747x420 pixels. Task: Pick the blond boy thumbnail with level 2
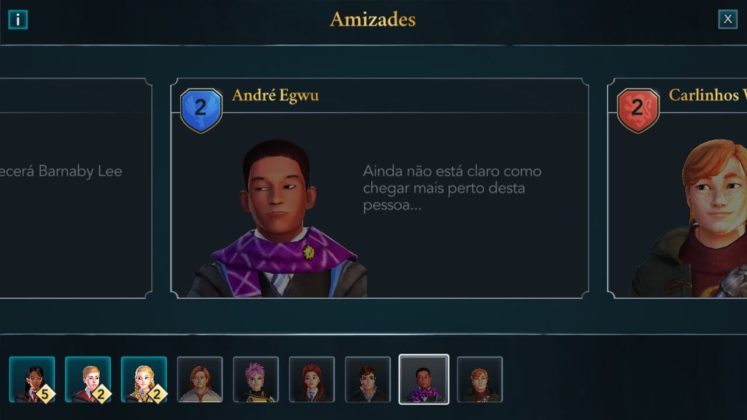point(88,380)
